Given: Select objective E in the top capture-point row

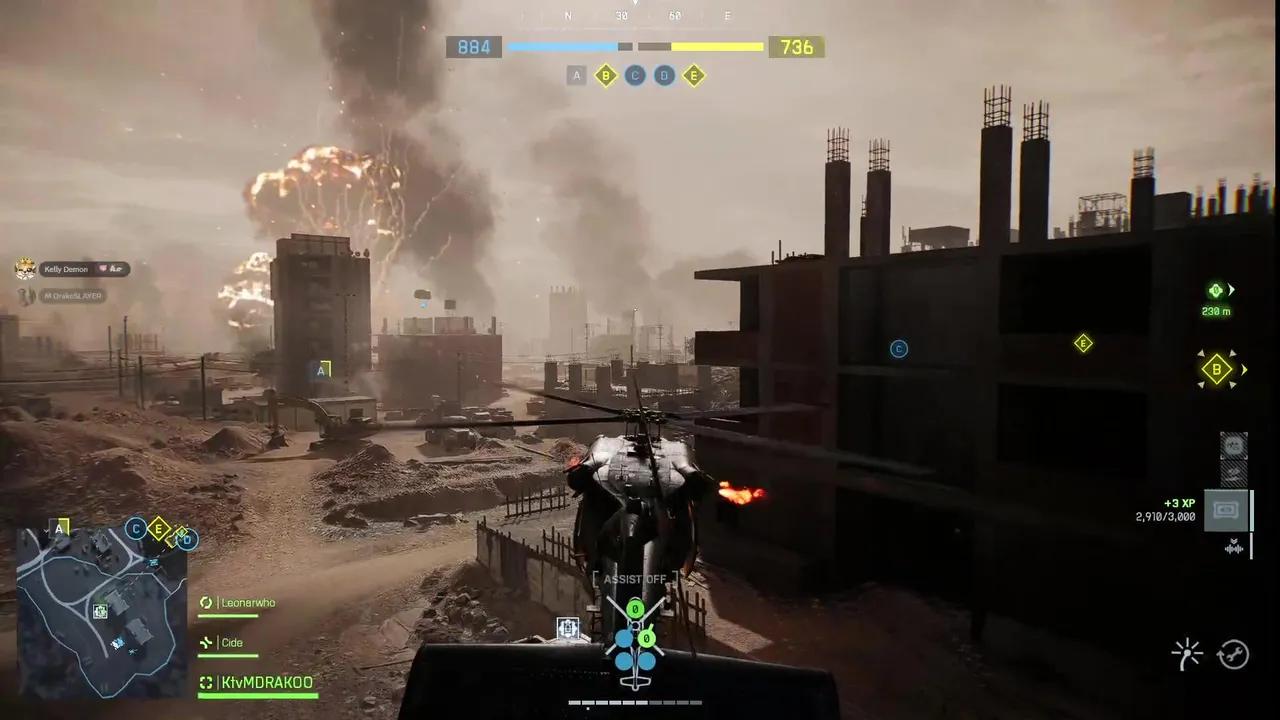Looking at the screenshot, I should pyautogui.click(x=694, y=76).
